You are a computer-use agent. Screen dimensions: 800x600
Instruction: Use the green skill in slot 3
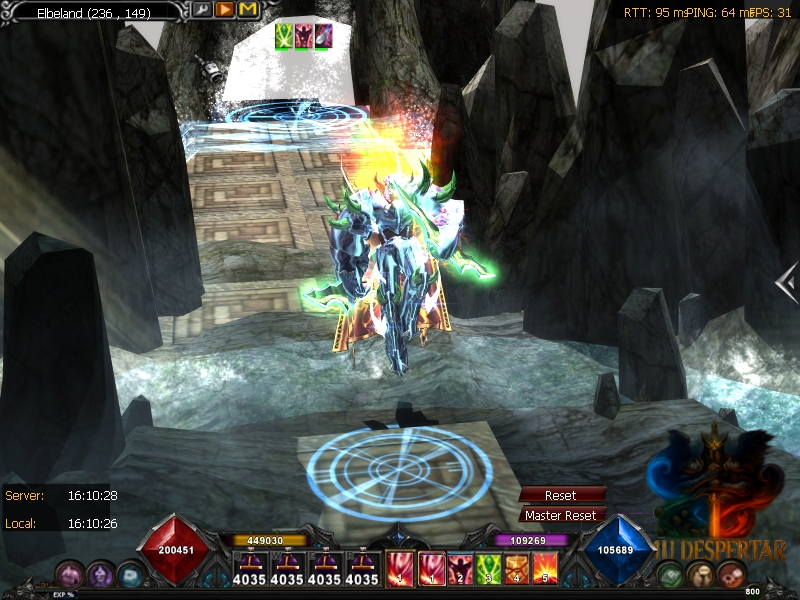489,570
